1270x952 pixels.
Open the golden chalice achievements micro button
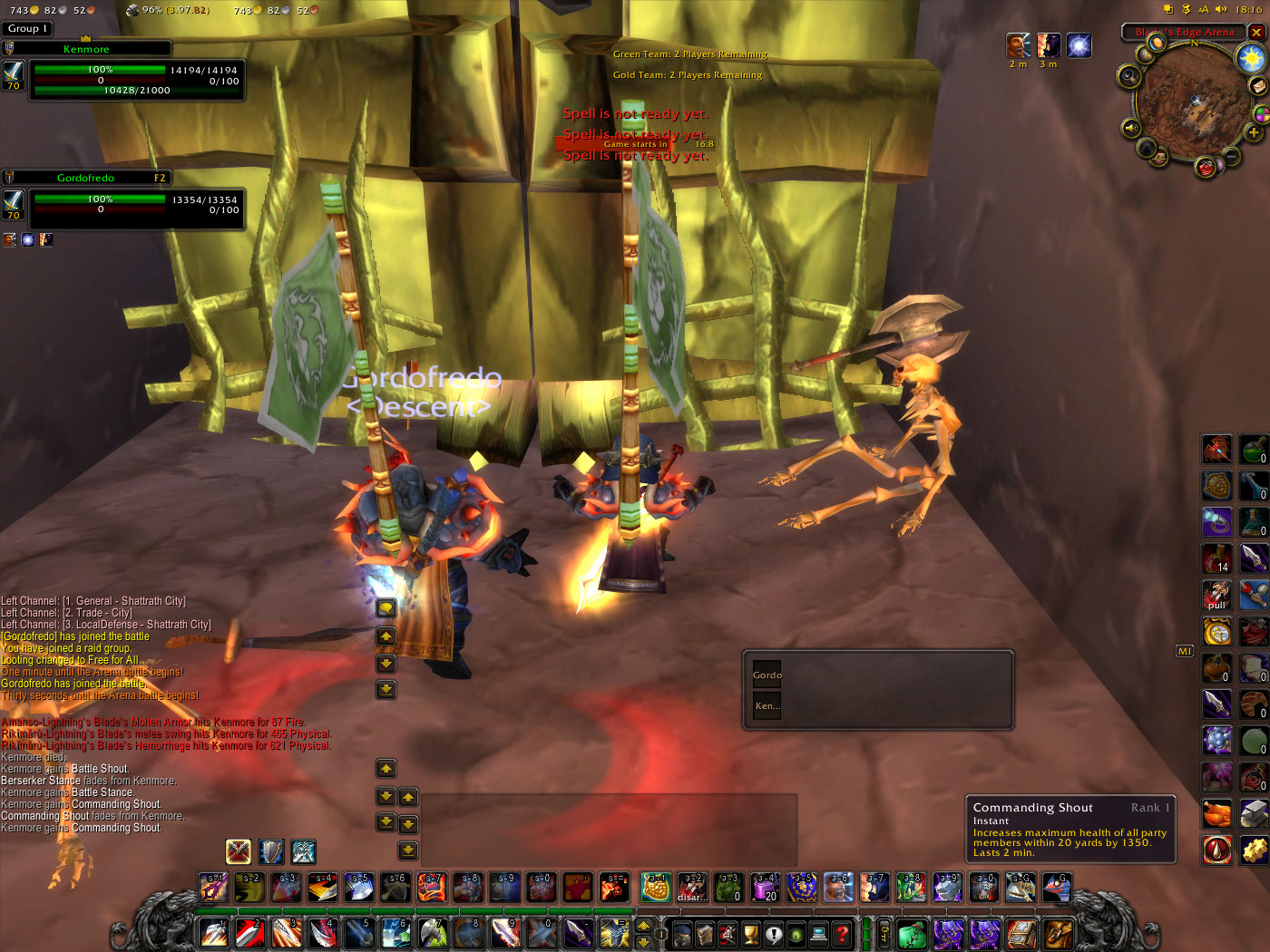pyautogui.click(x=751, y=933)
